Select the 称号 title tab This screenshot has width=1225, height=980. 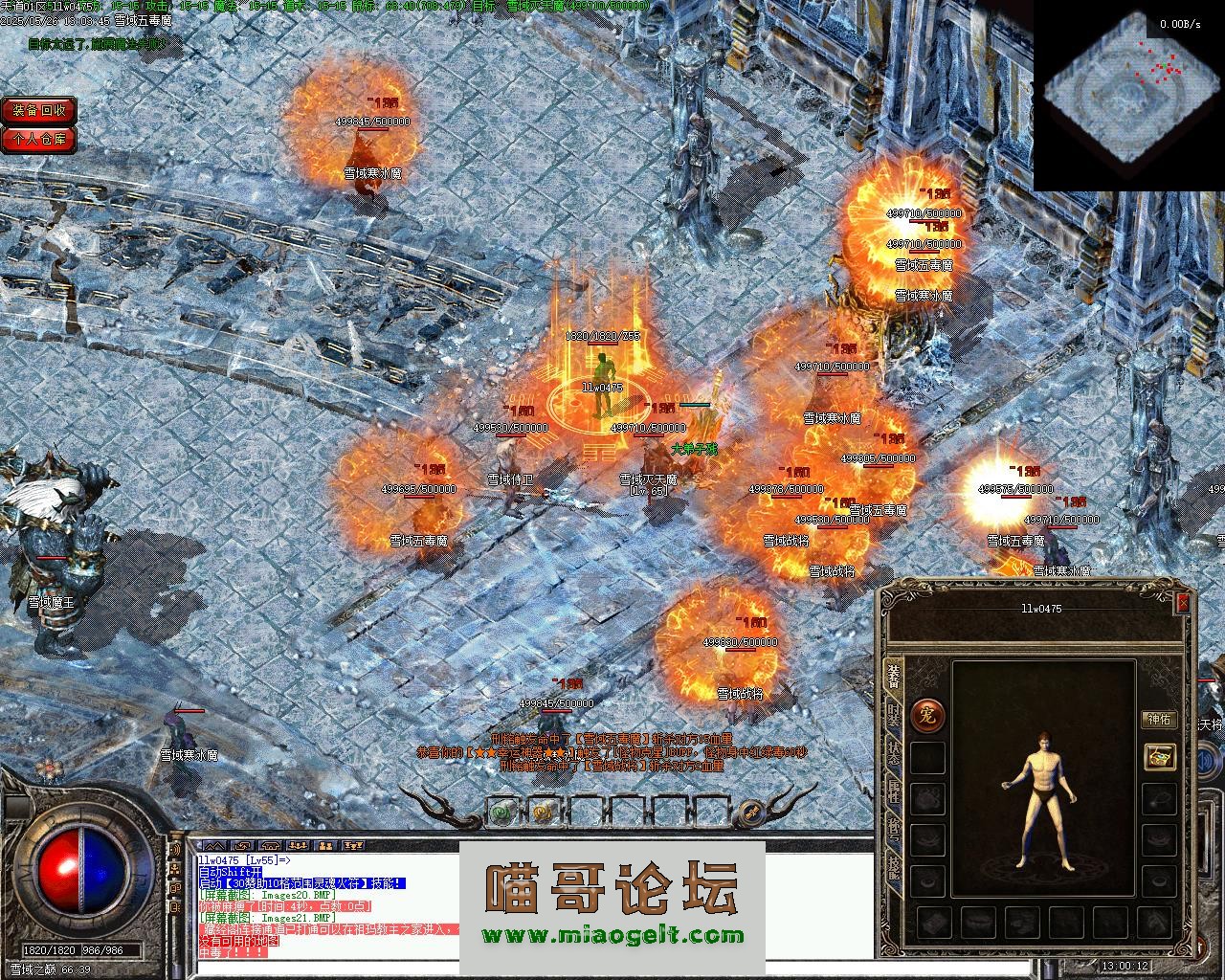pyautogui.click(x=893, y=828)
